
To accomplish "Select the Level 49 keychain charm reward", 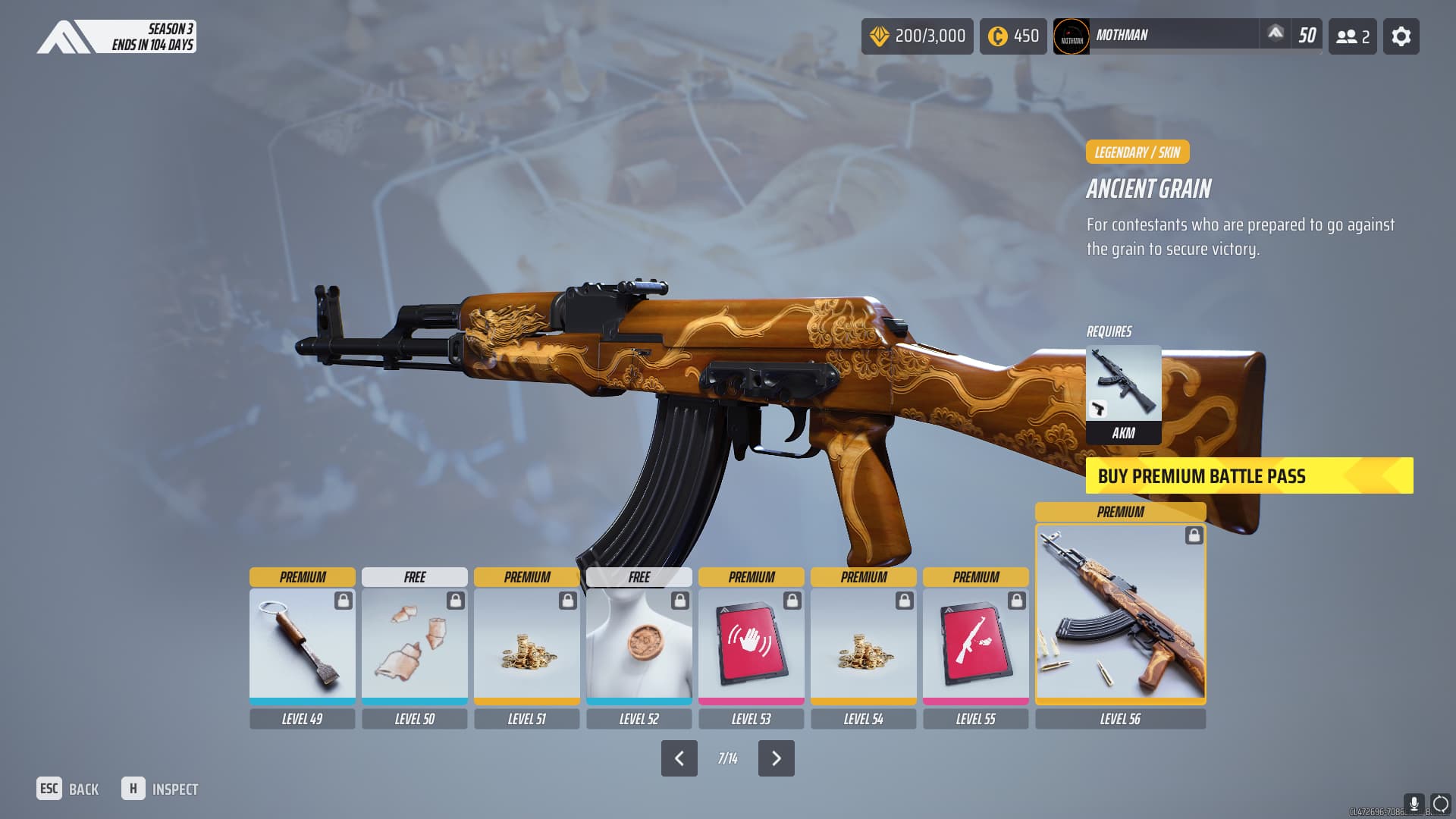I will [x=302, y=645].
